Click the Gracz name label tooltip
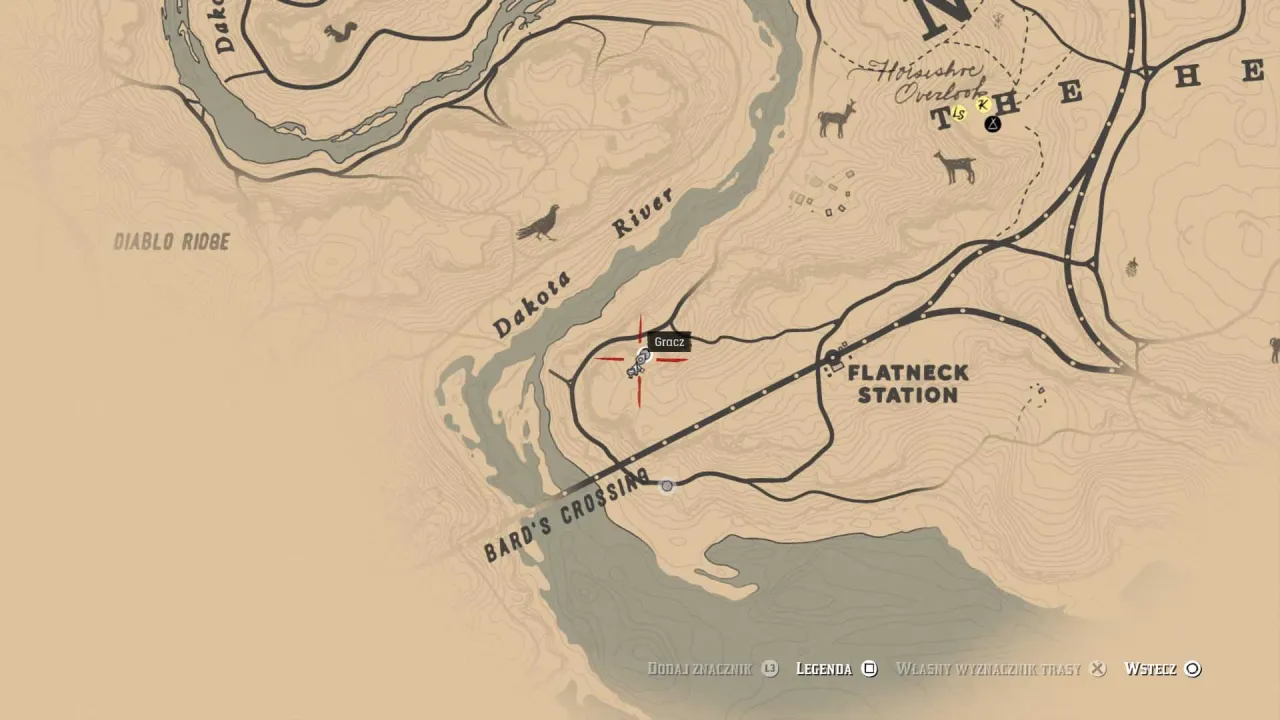The image size is (1280, 720). point(668,342)
